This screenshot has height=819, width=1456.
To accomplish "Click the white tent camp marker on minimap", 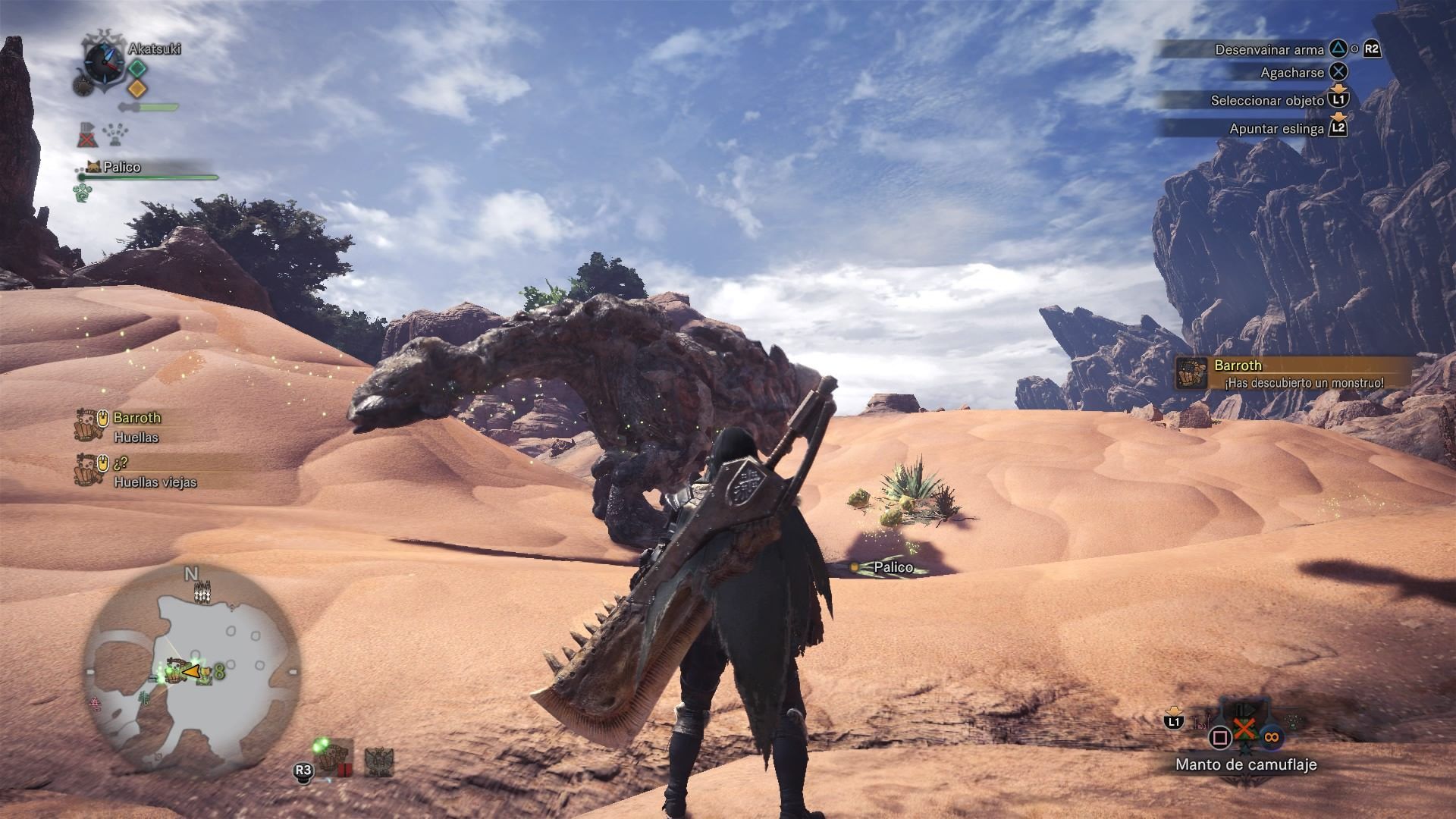I will point(202,591).
